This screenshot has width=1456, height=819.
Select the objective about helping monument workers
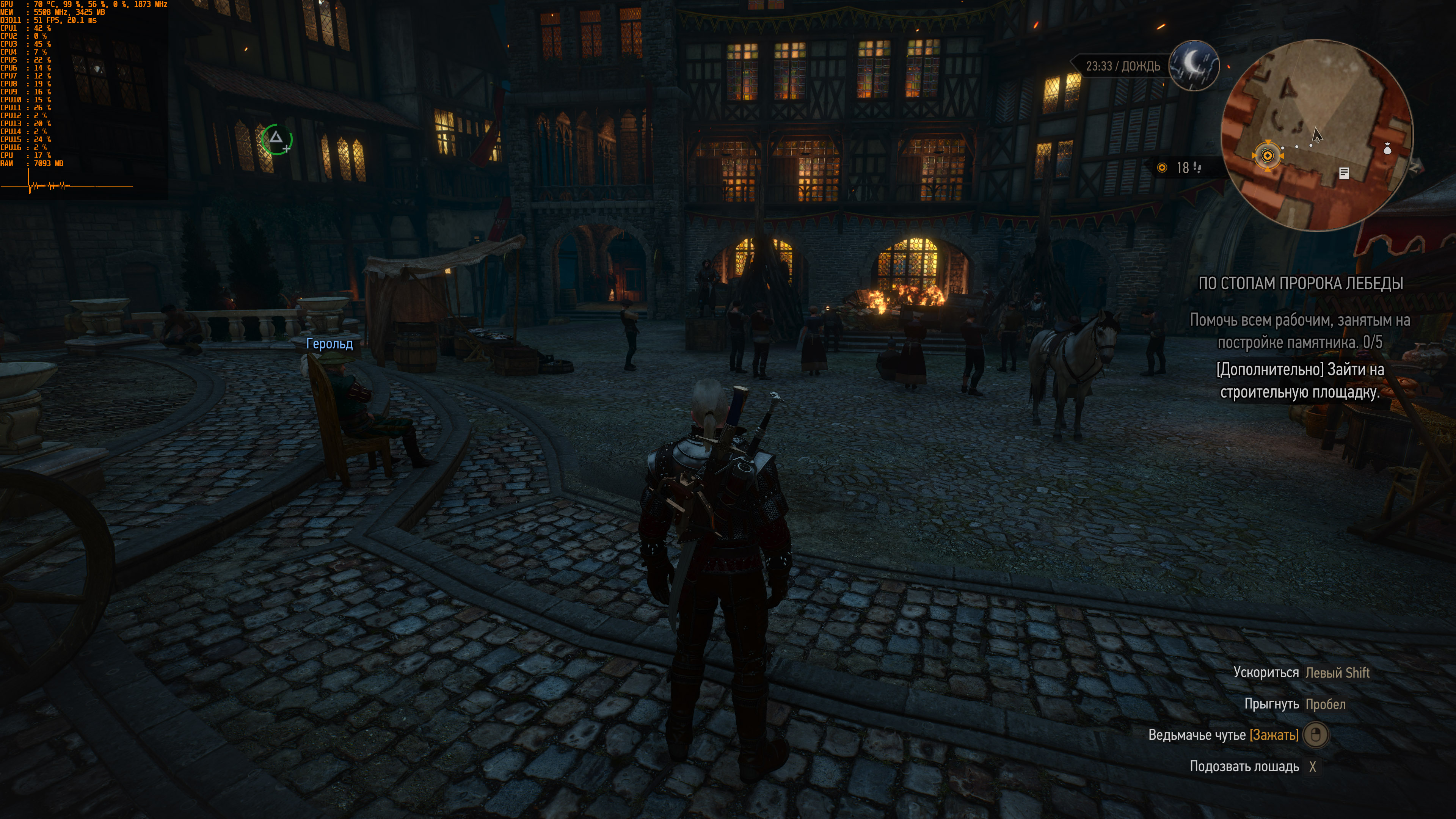coord(1299,331)
